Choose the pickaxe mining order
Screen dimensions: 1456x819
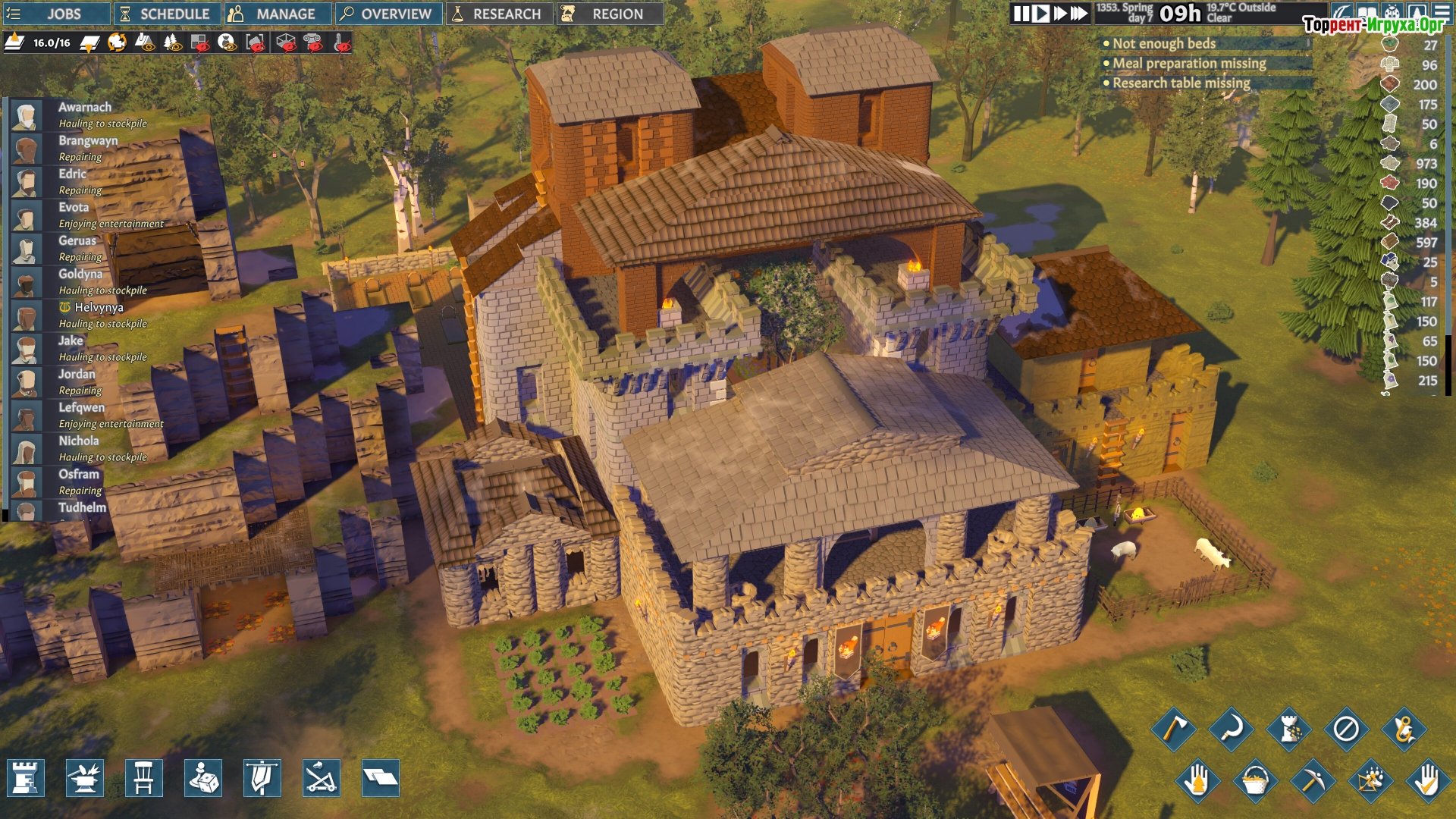click(x=1312, y=780)
